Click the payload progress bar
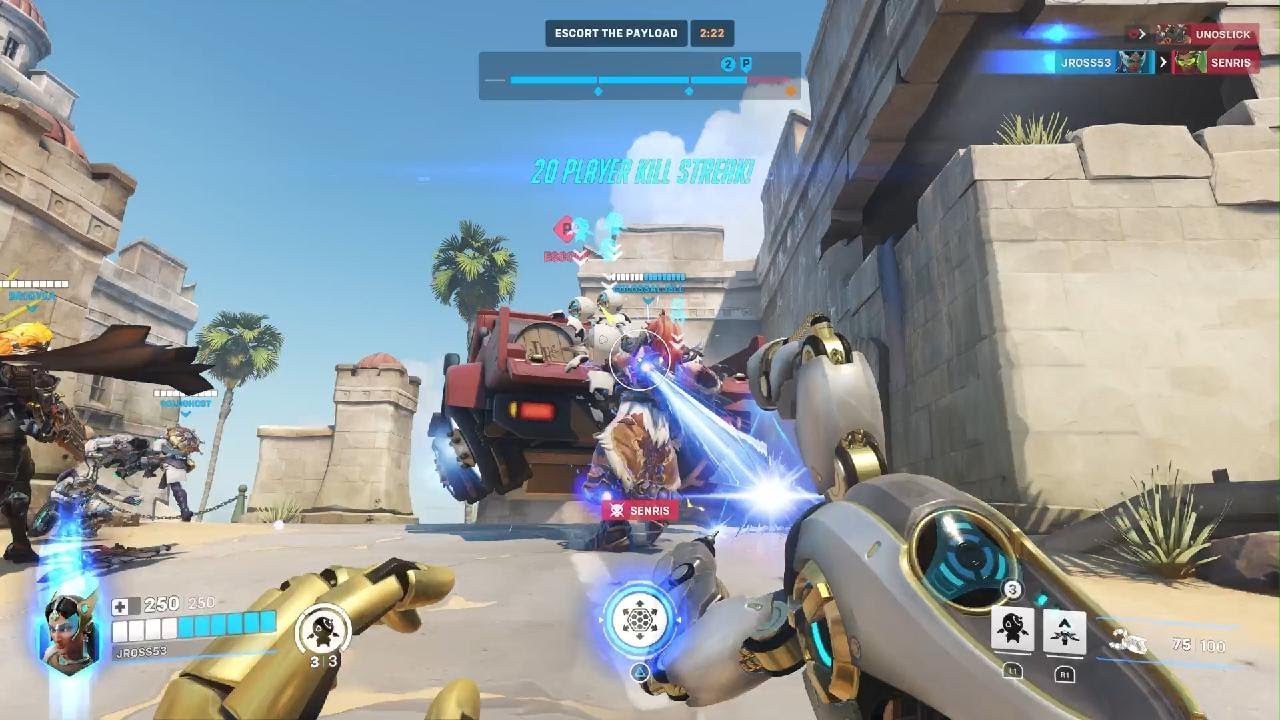Viewport: 1280px width, 720px height. point(640,78)
